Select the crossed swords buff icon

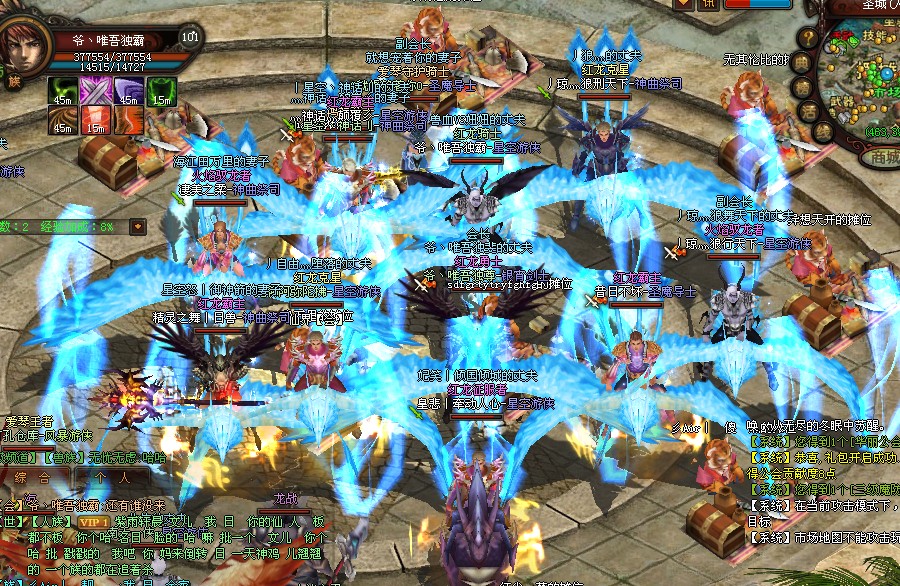pyautogui.click(x=96, y=90)
